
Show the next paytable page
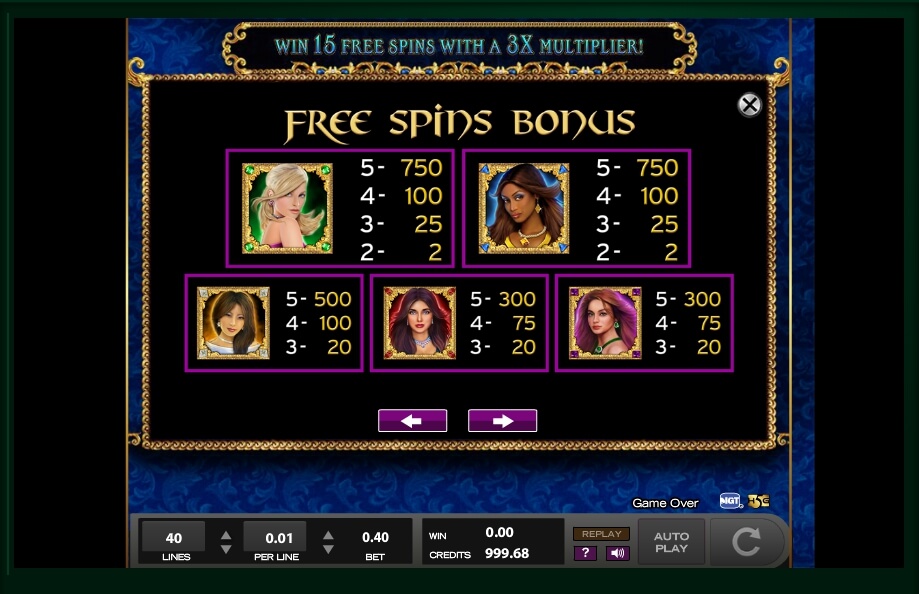coord(502,421)
